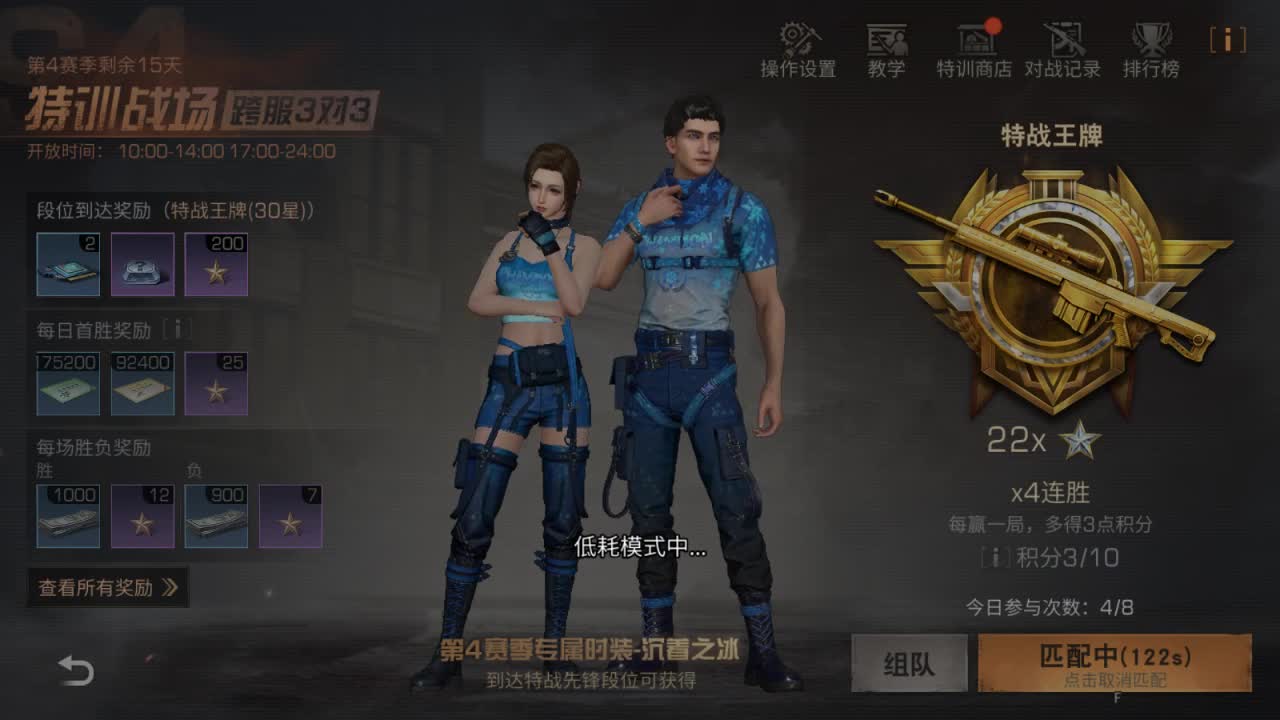Tap the [i] exit icon at top right
This screenshot has width=1280, height=720.
click(x=1227, y=40)
